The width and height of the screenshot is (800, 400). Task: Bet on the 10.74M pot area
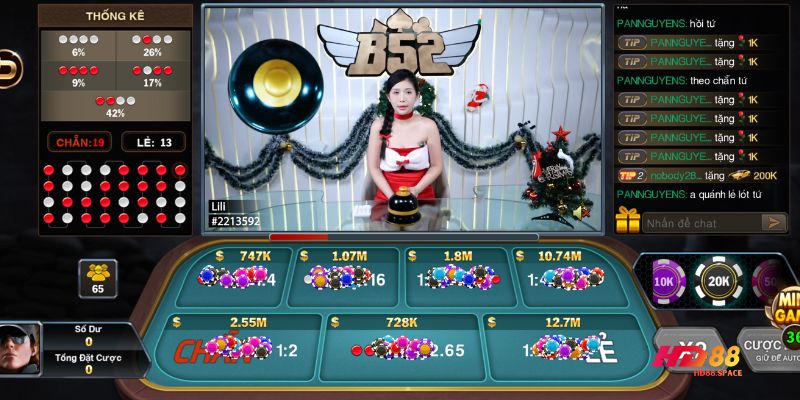click(564, 275)
